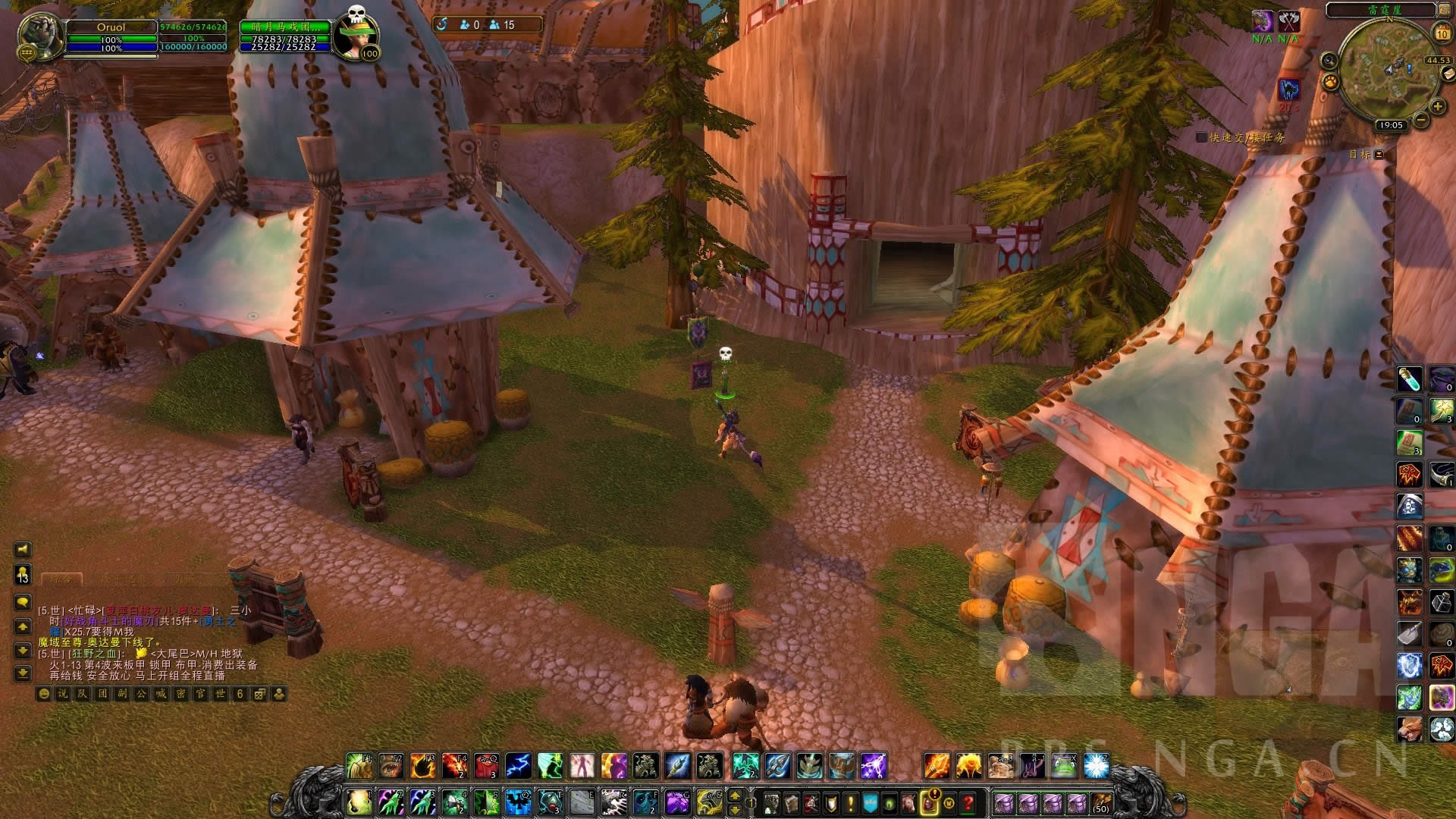The image size is (1456, 819).
Task: Zoom in on the minimap
Action: click(x=1438, y=107)
